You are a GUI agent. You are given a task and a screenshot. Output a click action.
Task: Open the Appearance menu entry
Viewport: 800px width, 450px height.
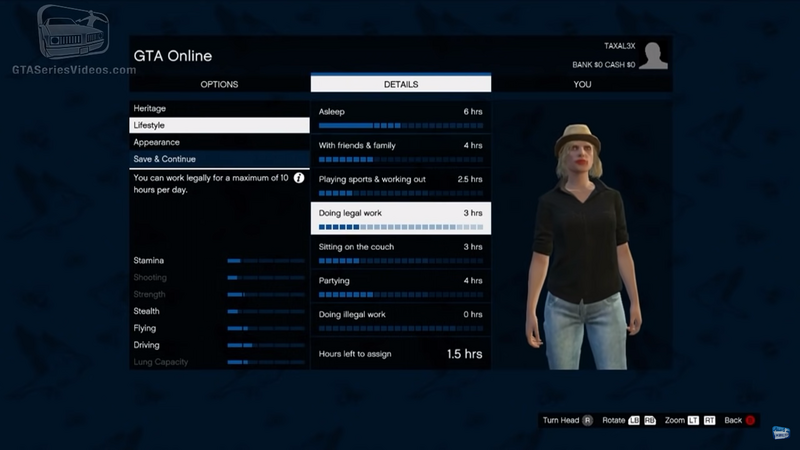coord(219,142)
